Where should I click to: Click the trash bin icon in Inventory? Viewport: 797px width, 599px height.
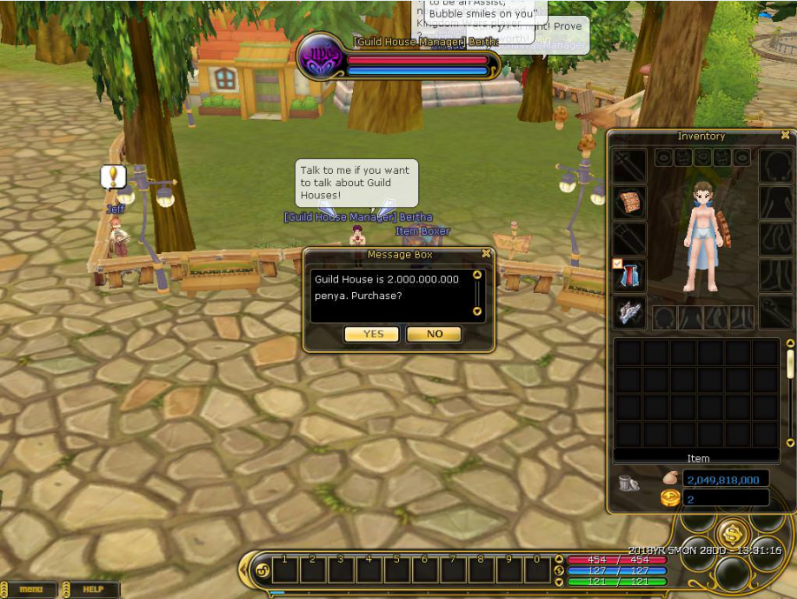(x=629, y=483)
